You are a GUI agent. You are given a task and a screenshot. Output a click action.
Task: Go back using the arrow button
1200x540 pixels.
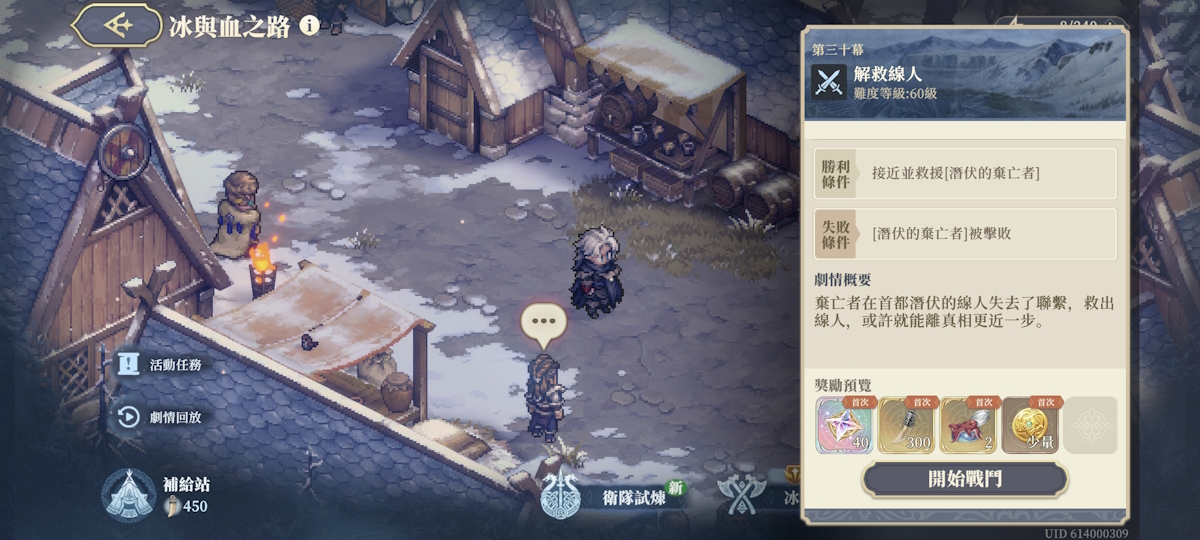119,26
